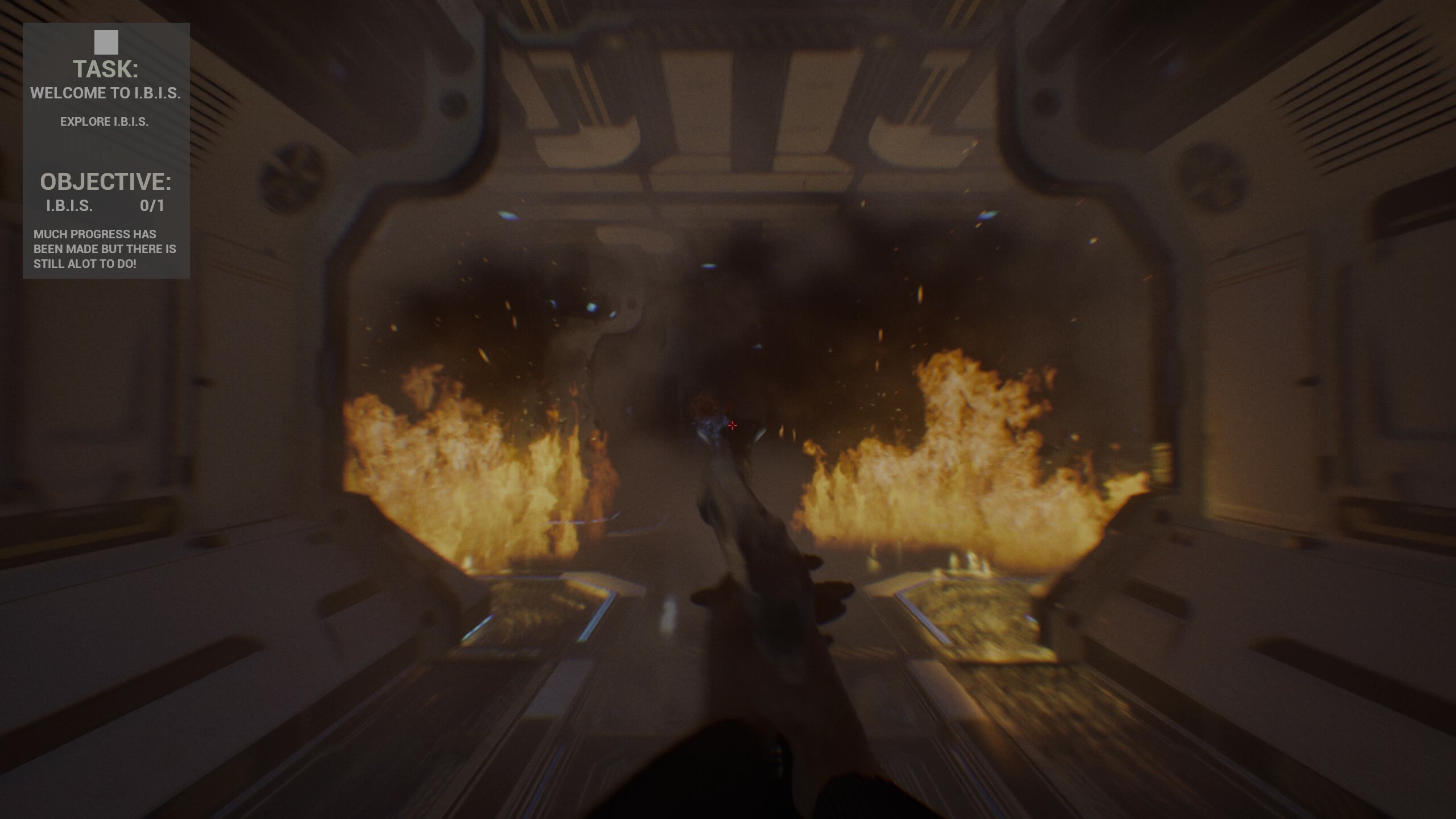Select the red crosshair reticle
This screenshot has width=1456, height=819.
click(733, 425)
